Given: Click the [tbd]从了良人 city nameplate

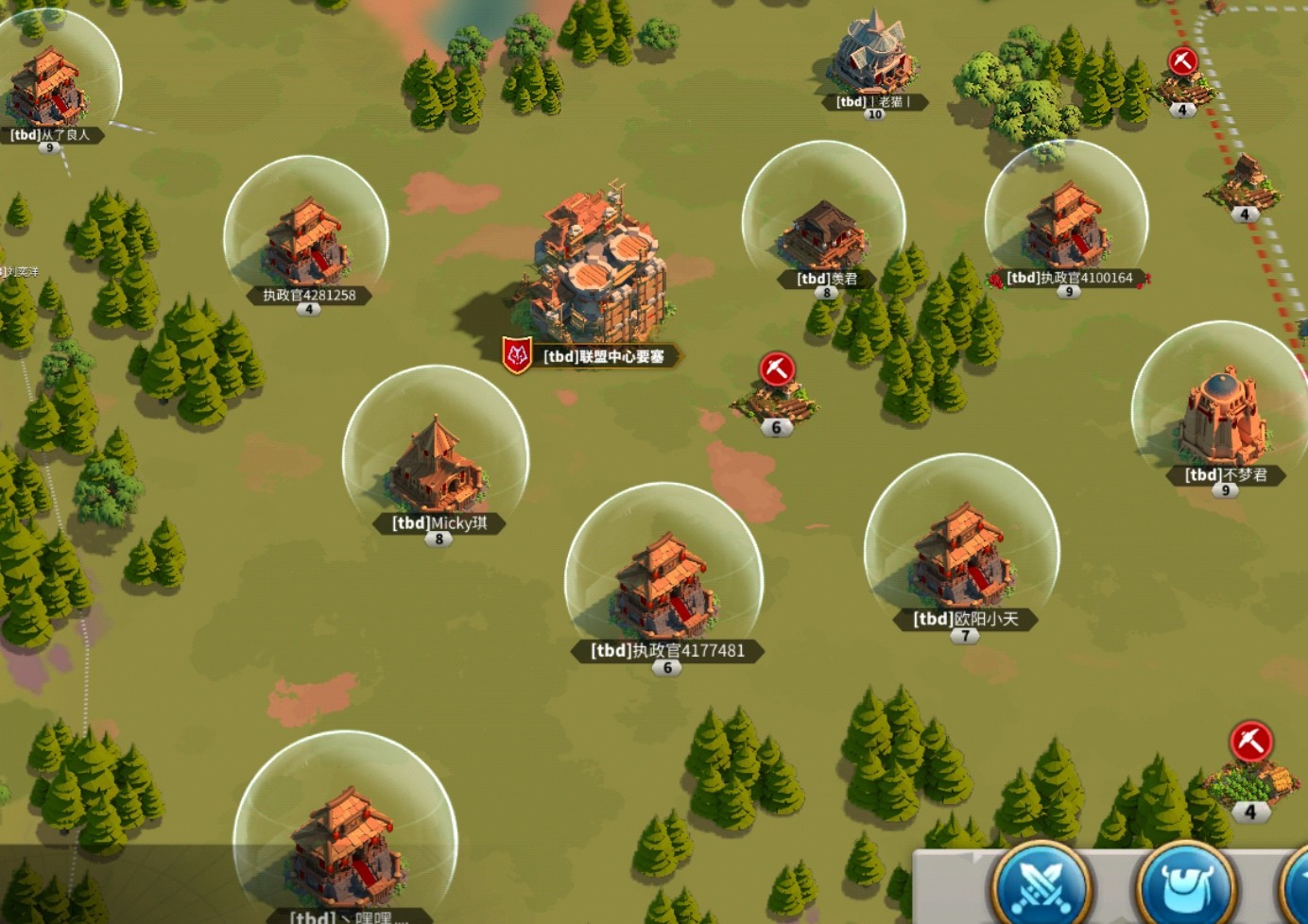Looking at the screenshot, I should 50,135.
